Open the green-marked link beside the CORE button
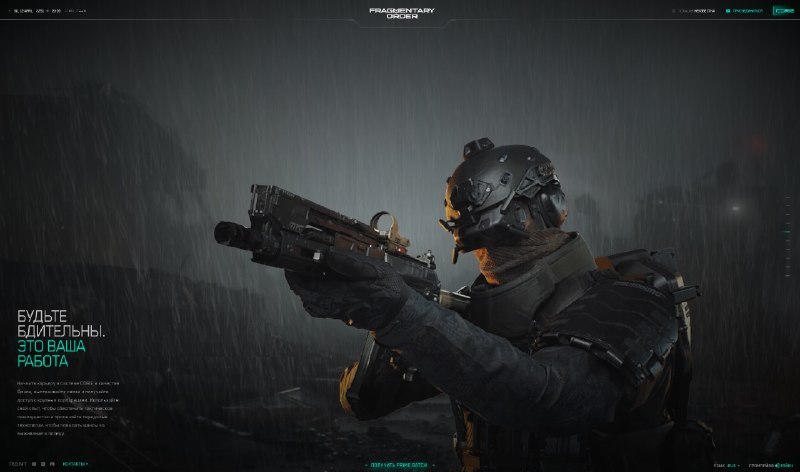800x472 pixels. [746, 11]
